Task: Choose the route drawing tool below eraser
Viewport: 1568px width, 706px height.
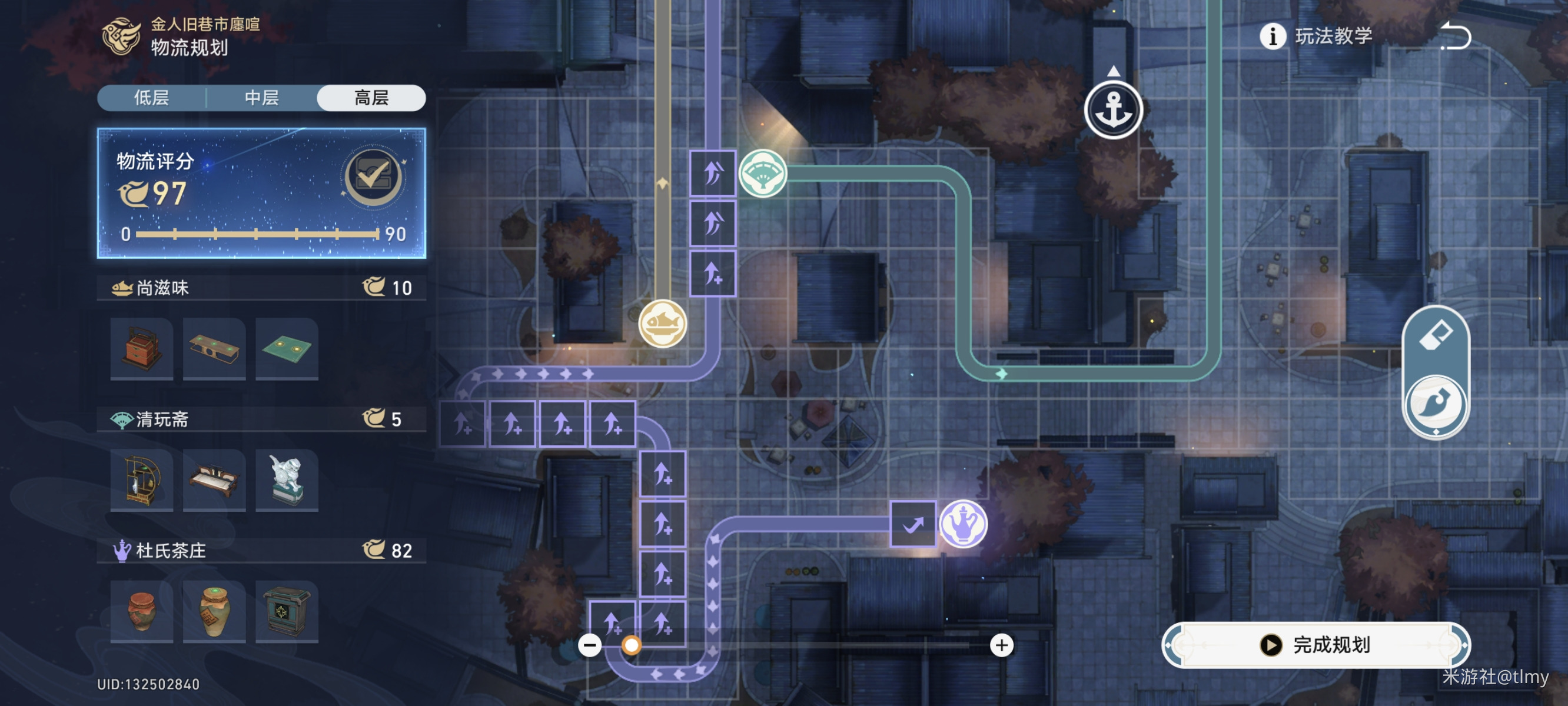Action: click(x=1436, y=404)
